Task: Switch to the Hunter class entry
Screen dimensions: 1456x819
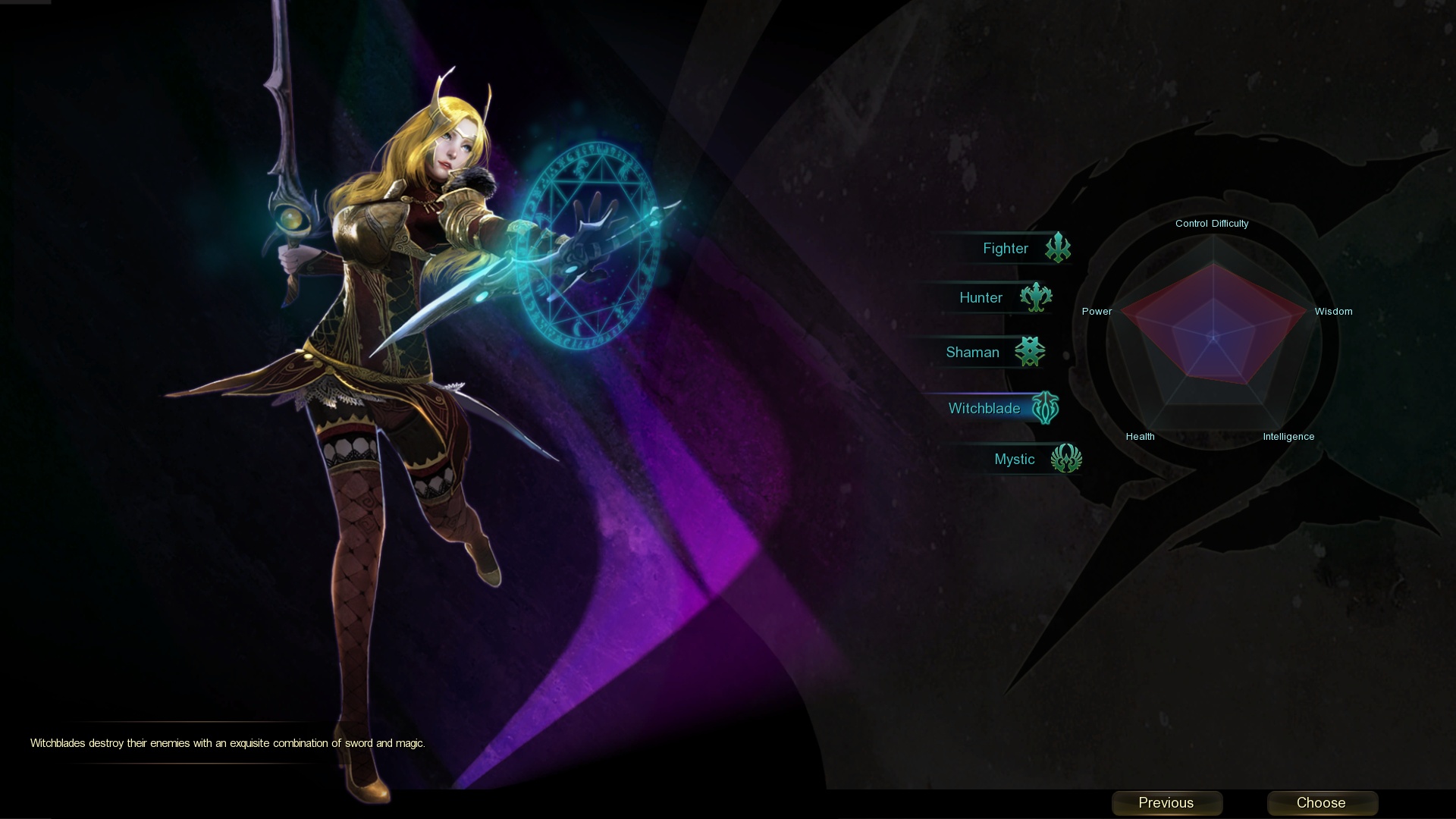Action: (981, 298)
